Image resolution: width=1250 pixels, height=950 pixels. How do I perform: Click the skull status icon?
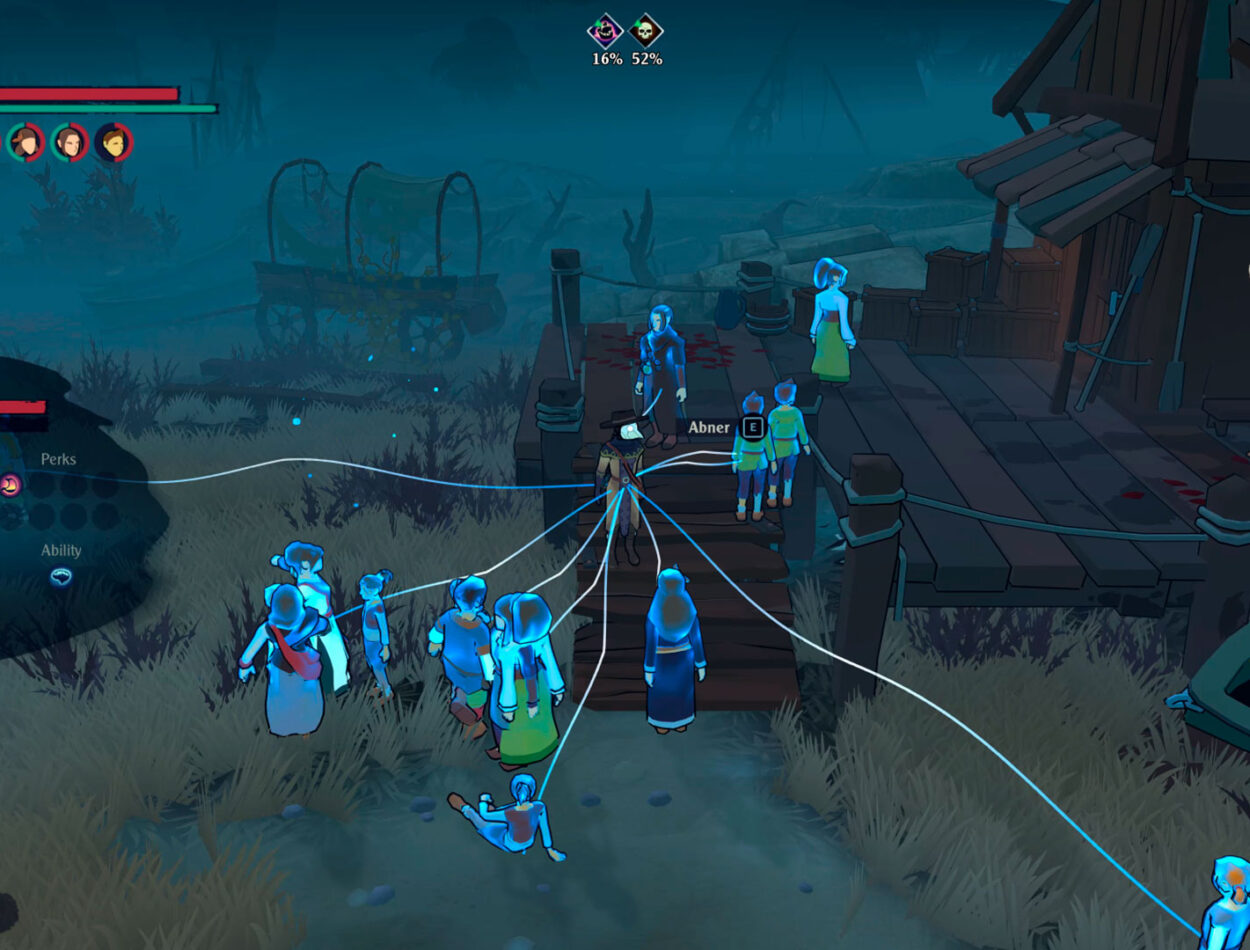pyautogui.click(x=646, y=31)
